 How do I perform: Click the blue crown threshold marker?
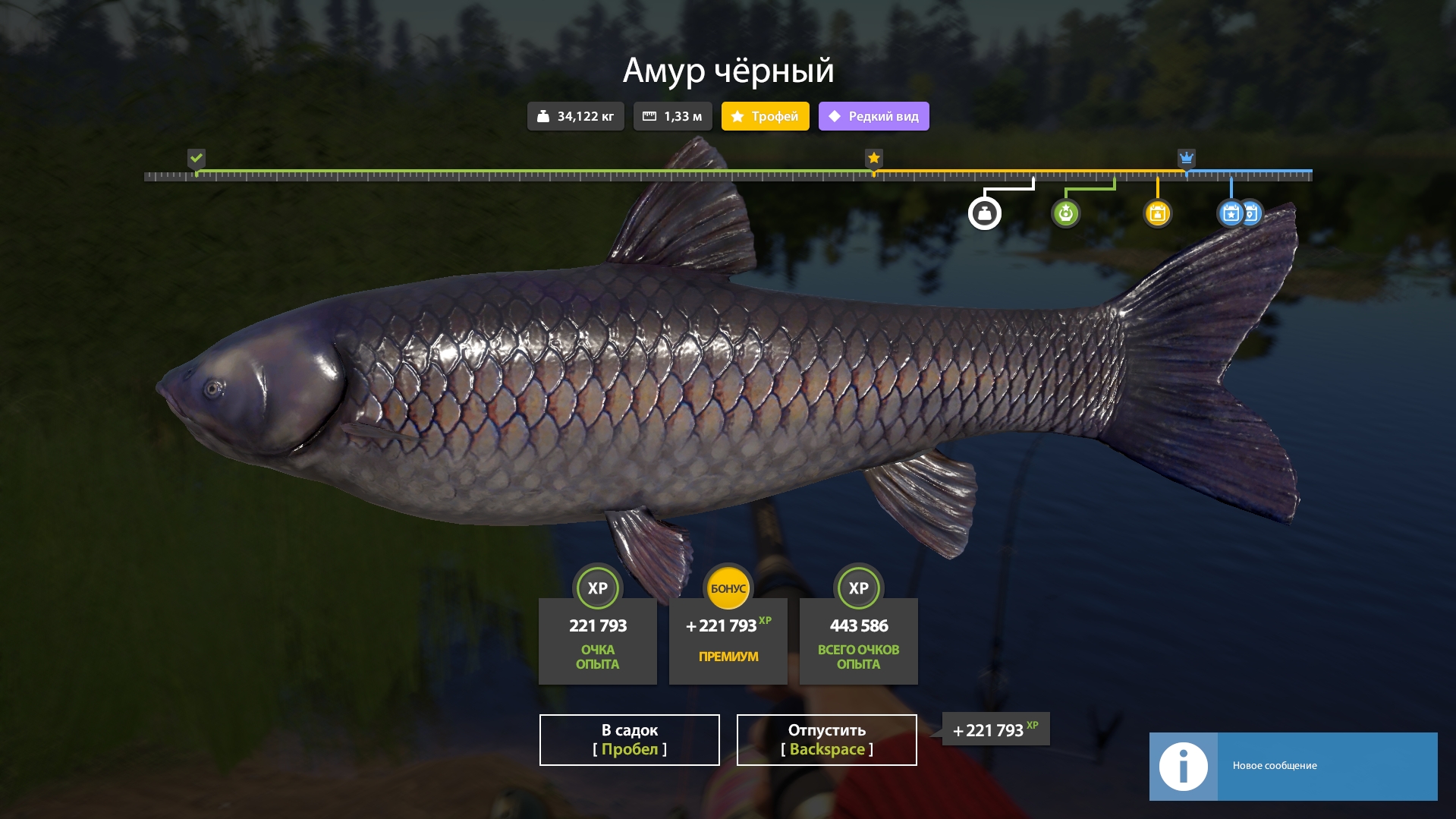pos(1186,158)
